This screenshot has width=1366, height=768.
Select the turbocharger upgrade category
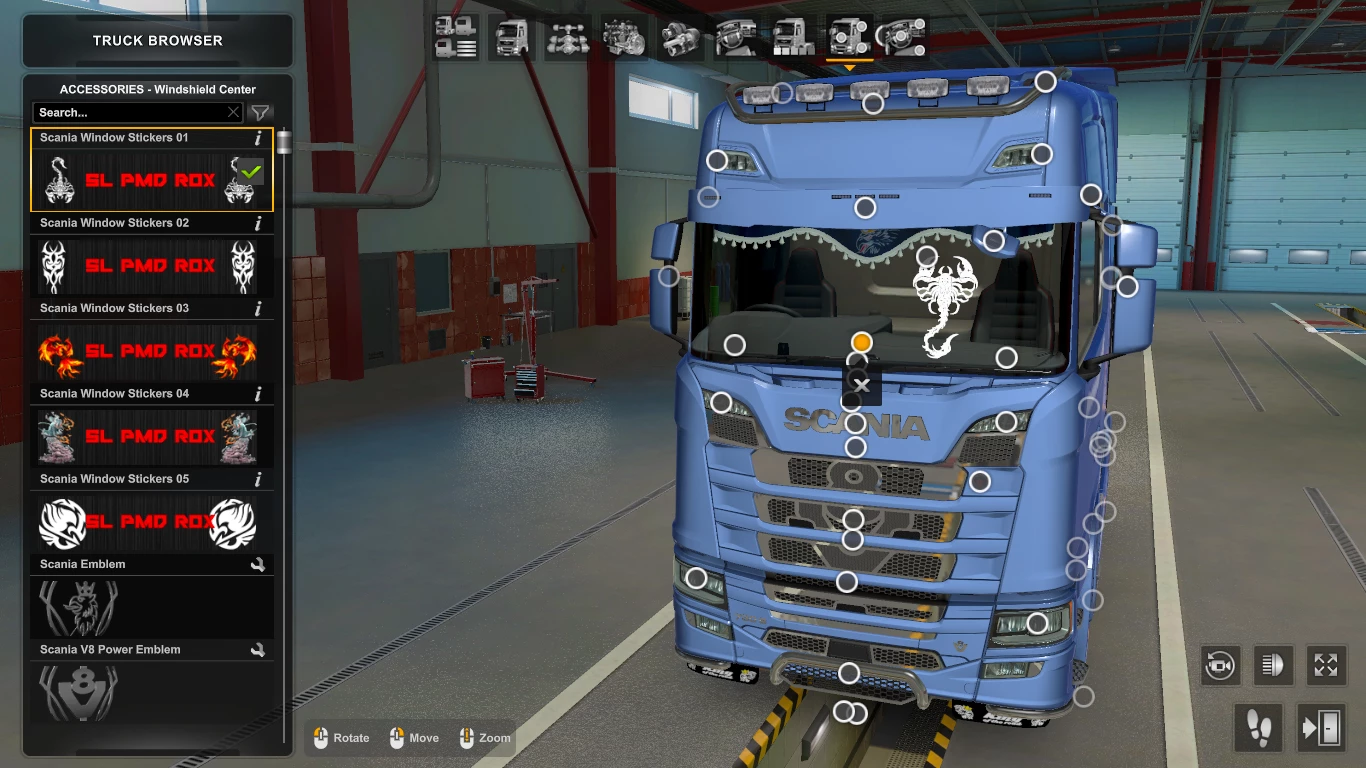pyautogui.click(x=679, y=36)
